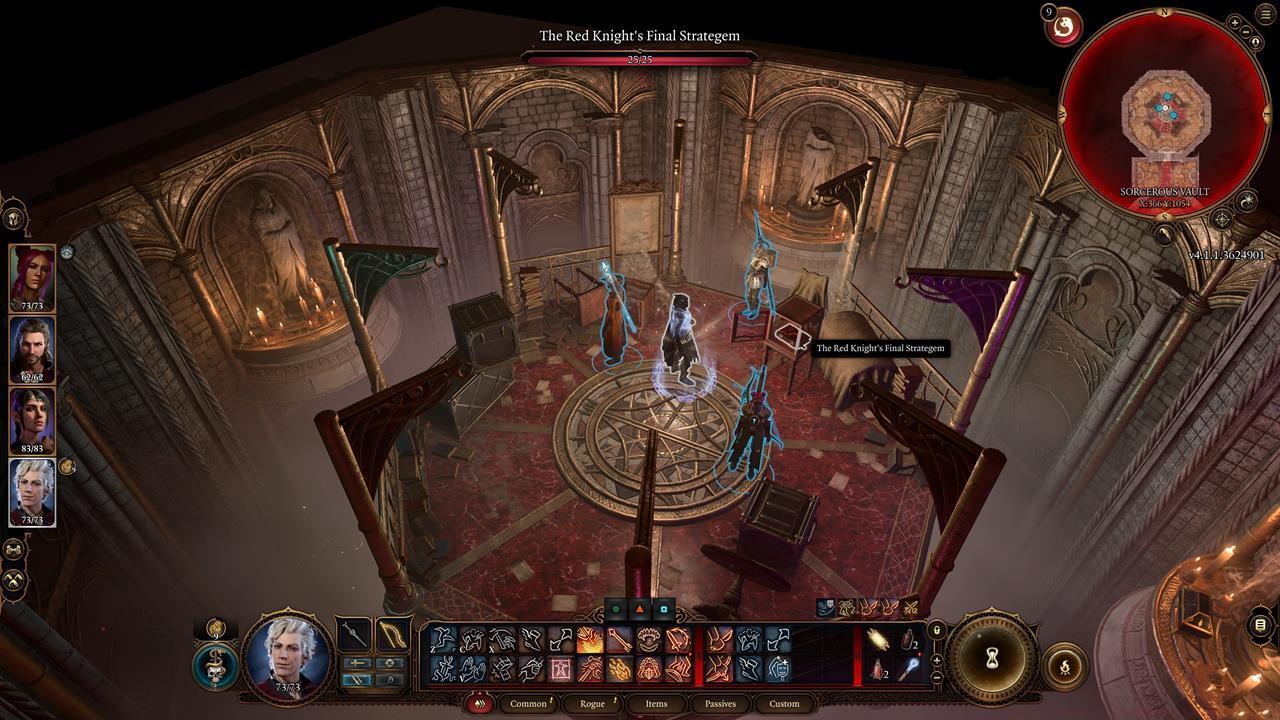Use the healing potion in the item slots
Screen dimensions: 1280x720
pos(878,668)
